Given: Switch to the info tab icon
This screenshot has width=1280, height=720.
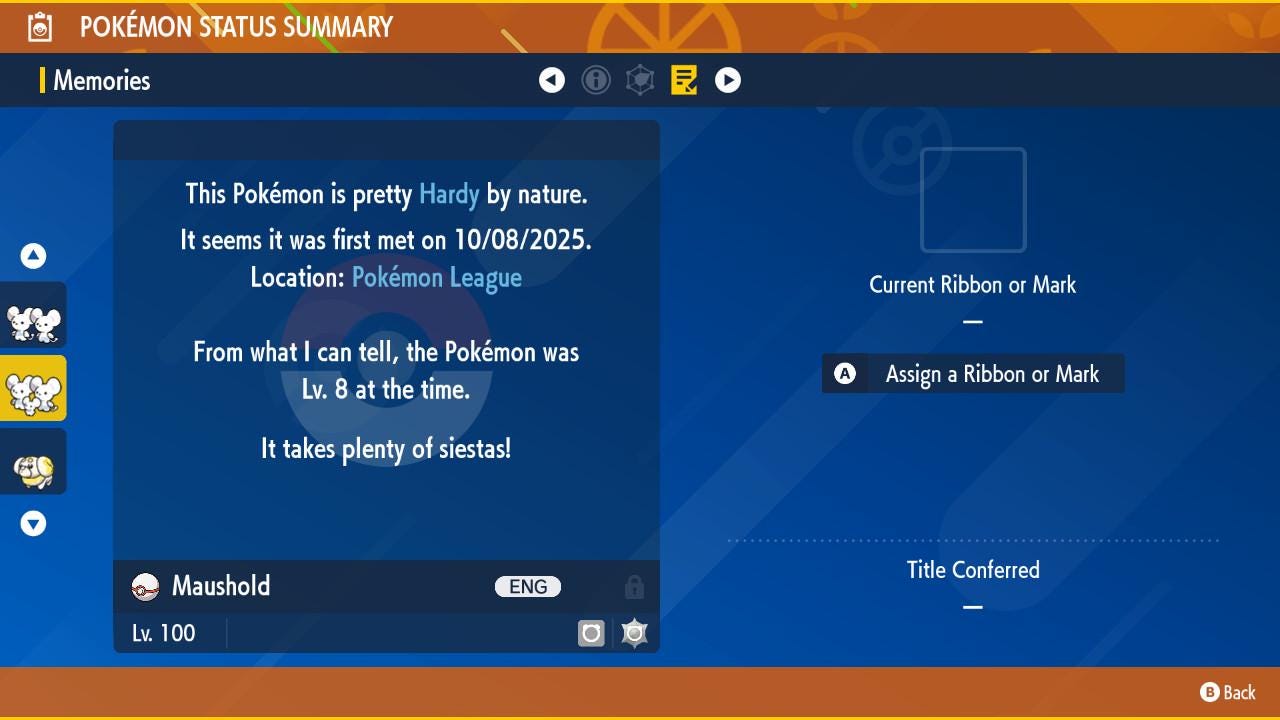Looking at the screenshot, I should [x=596, y=80].
